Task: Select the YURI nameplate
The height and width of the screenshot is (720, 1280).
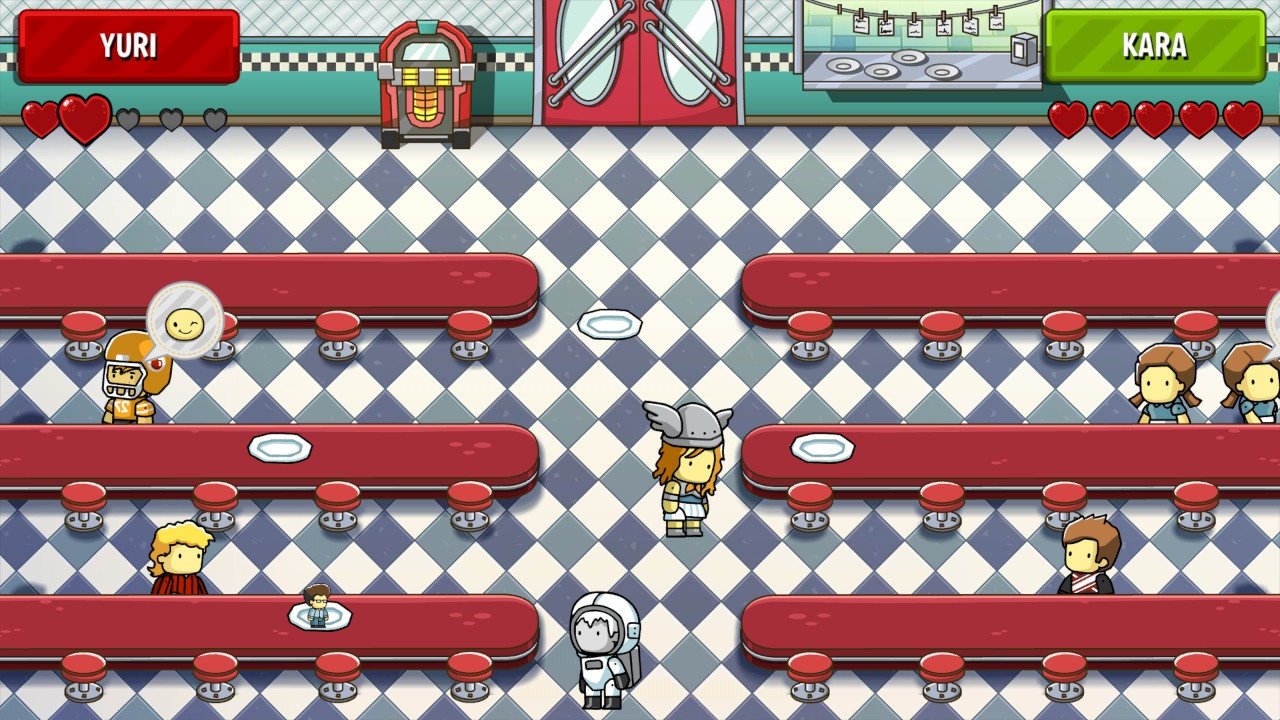Action: tap(130, 45)
